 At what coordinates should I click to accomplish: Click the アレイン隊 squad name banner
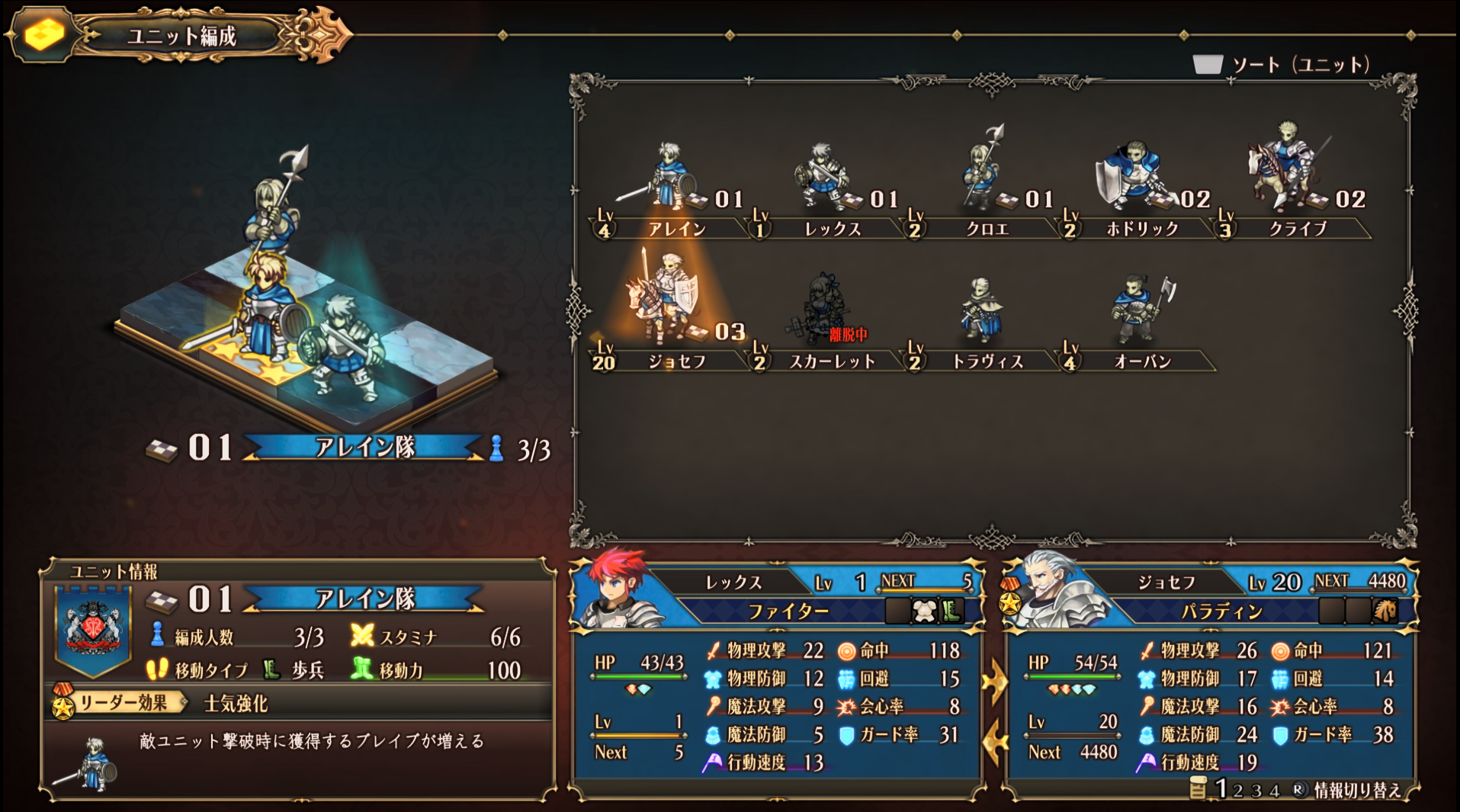(x=364, y=449)
